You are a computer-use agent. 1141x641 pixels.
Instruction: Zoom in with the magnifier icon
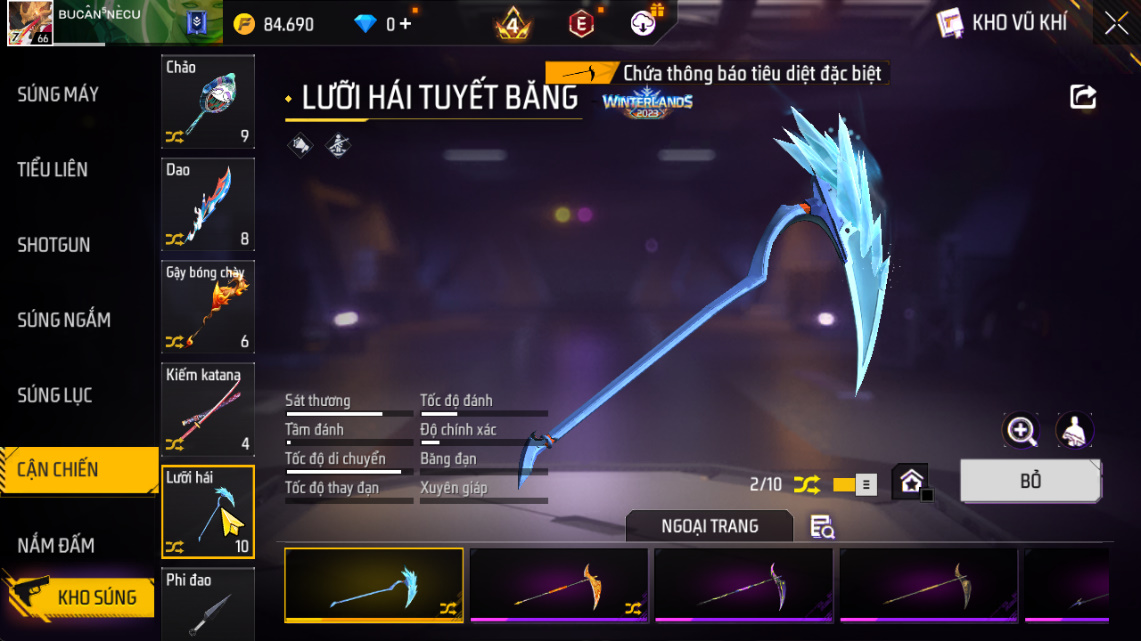pos(1021,431)
